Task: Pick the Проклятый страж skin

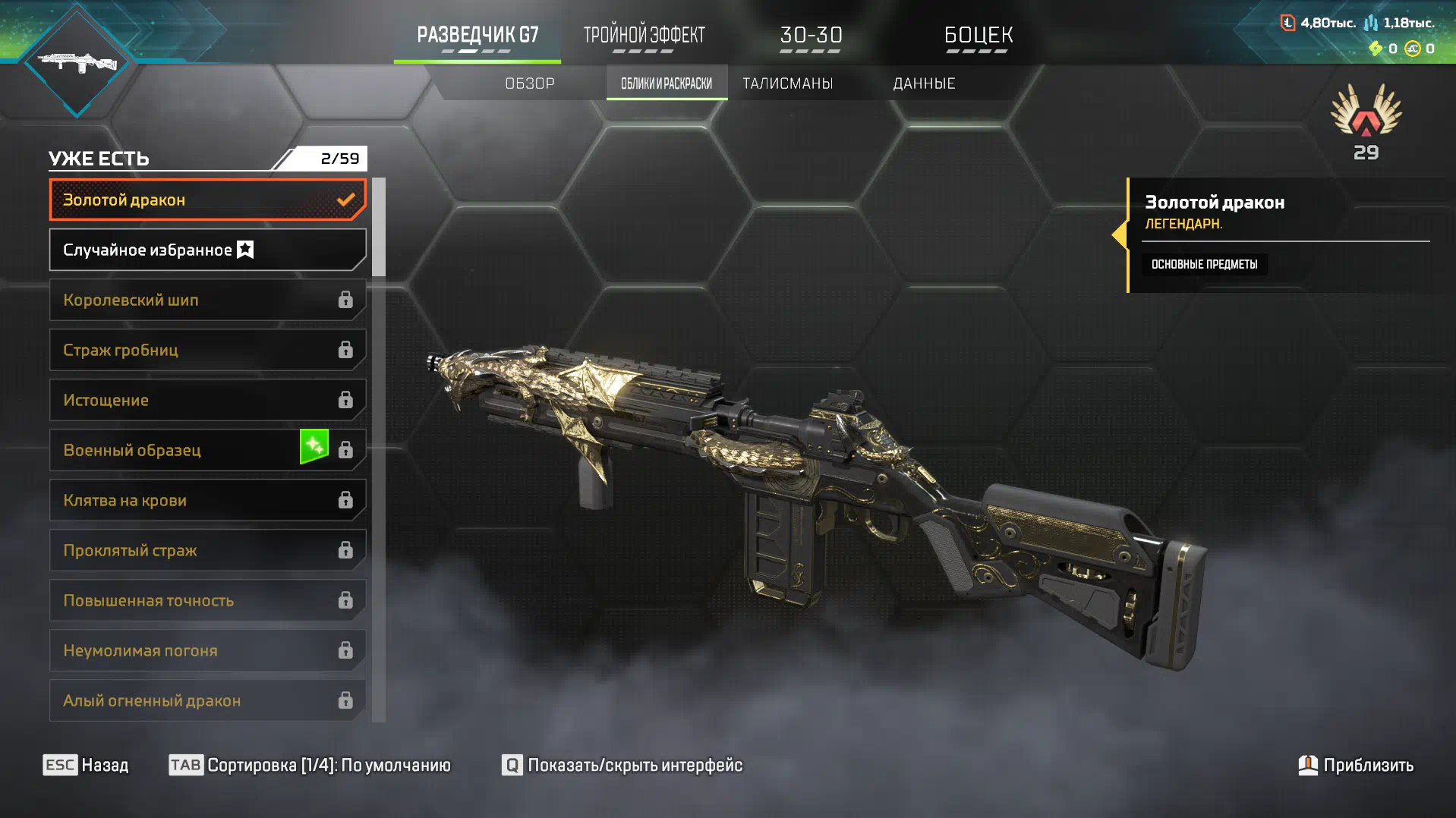Action: [207, 551]
